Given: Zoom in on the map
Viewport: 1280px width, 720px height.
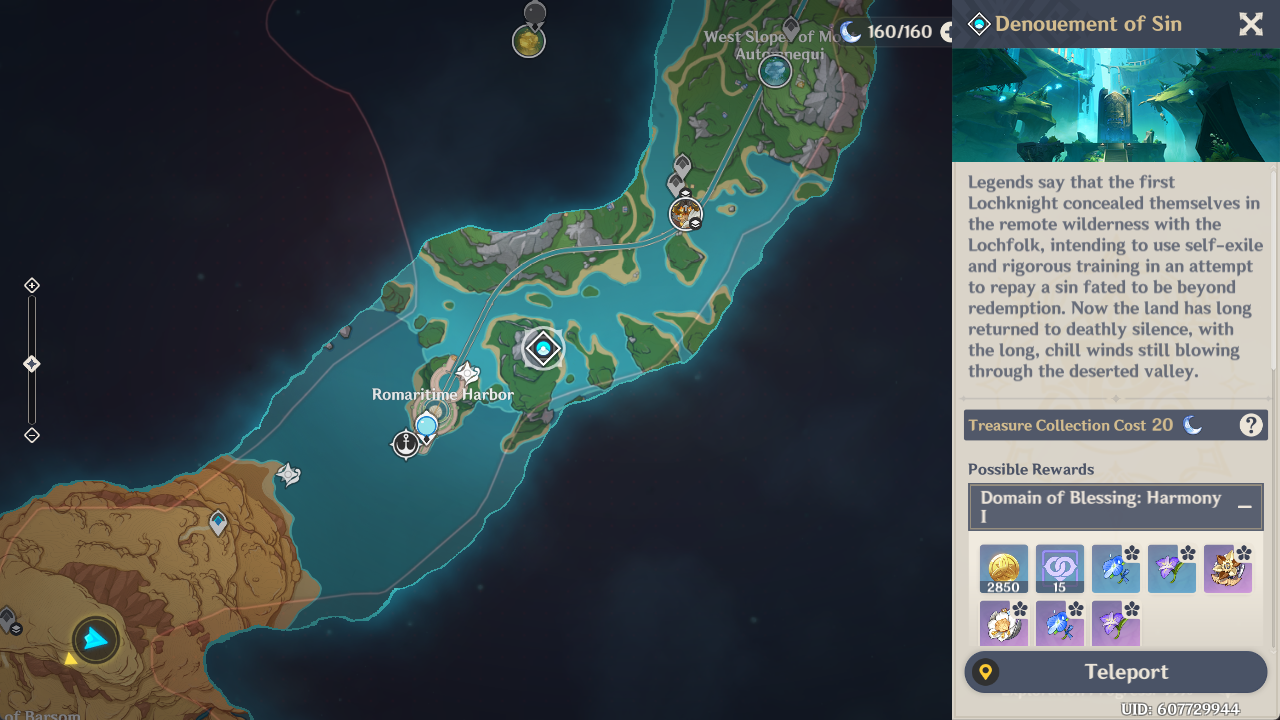Looking at the screenshot, I should pyautogui.click(x=32, y=286).
